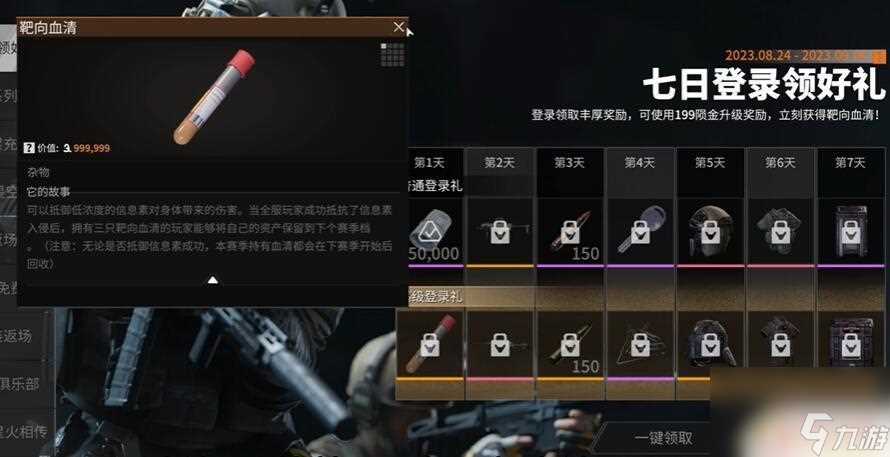Select the day 4 premium triangle item reward
890x457 pixels.
click(x=640, y=345)
